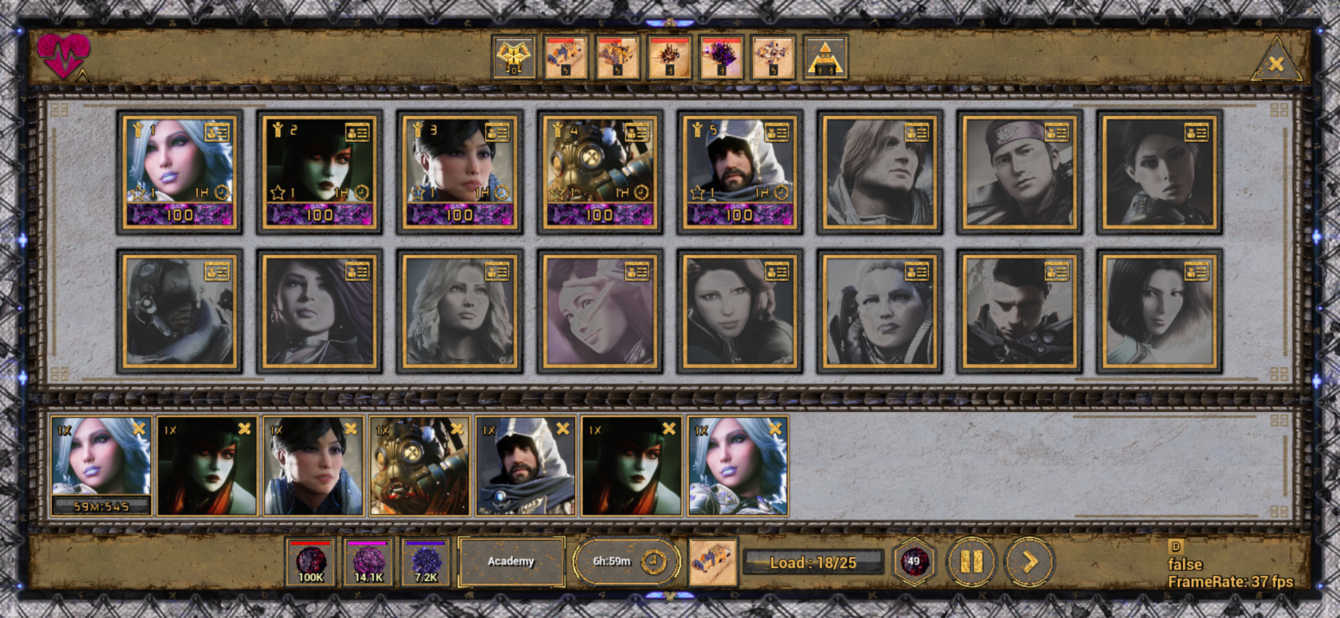This screenshot has width=1340, height=618.
Task: Choose the locked gas-mask character portrait
Action: point(179,311)
